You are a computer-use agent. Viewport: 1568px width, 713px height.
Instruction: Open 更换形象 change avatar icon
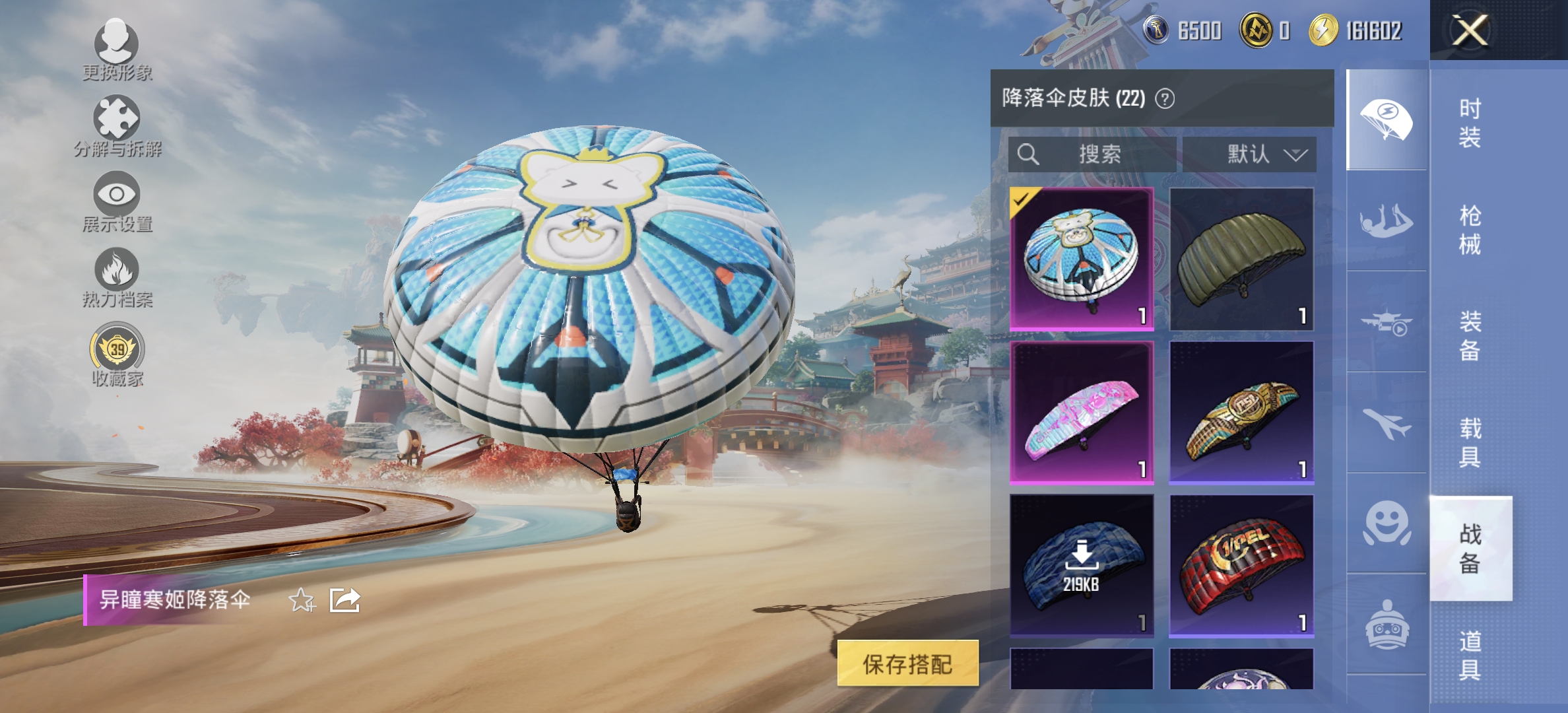[x=117, y=45]
